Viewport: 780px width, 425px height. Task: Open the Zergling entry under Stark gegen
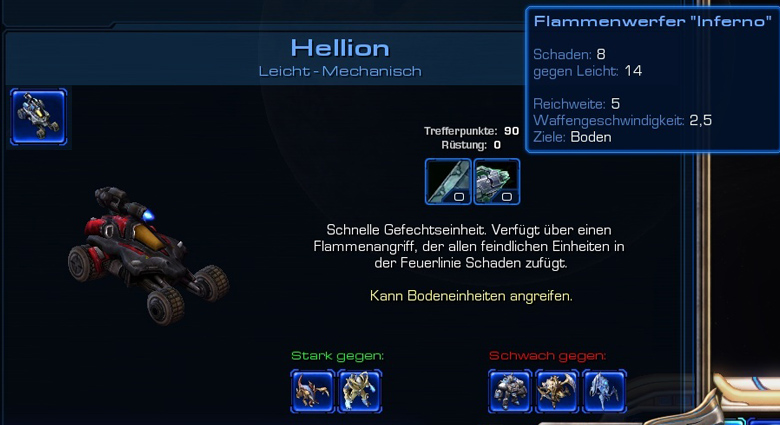point(312,391)
